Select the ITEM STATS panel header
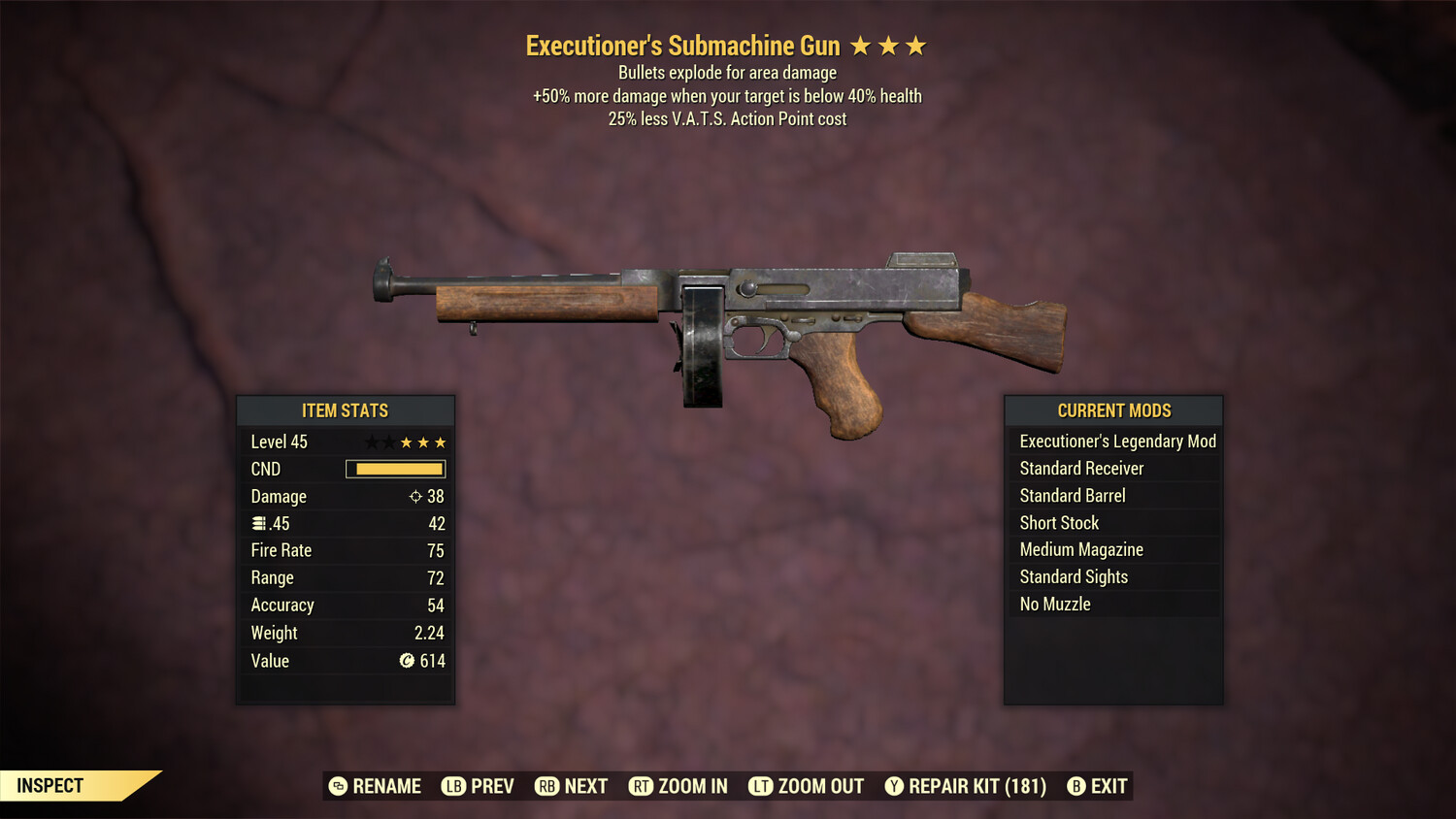Image resolution: width=1456 pixels, height=819 pixels. coord(346,410)
